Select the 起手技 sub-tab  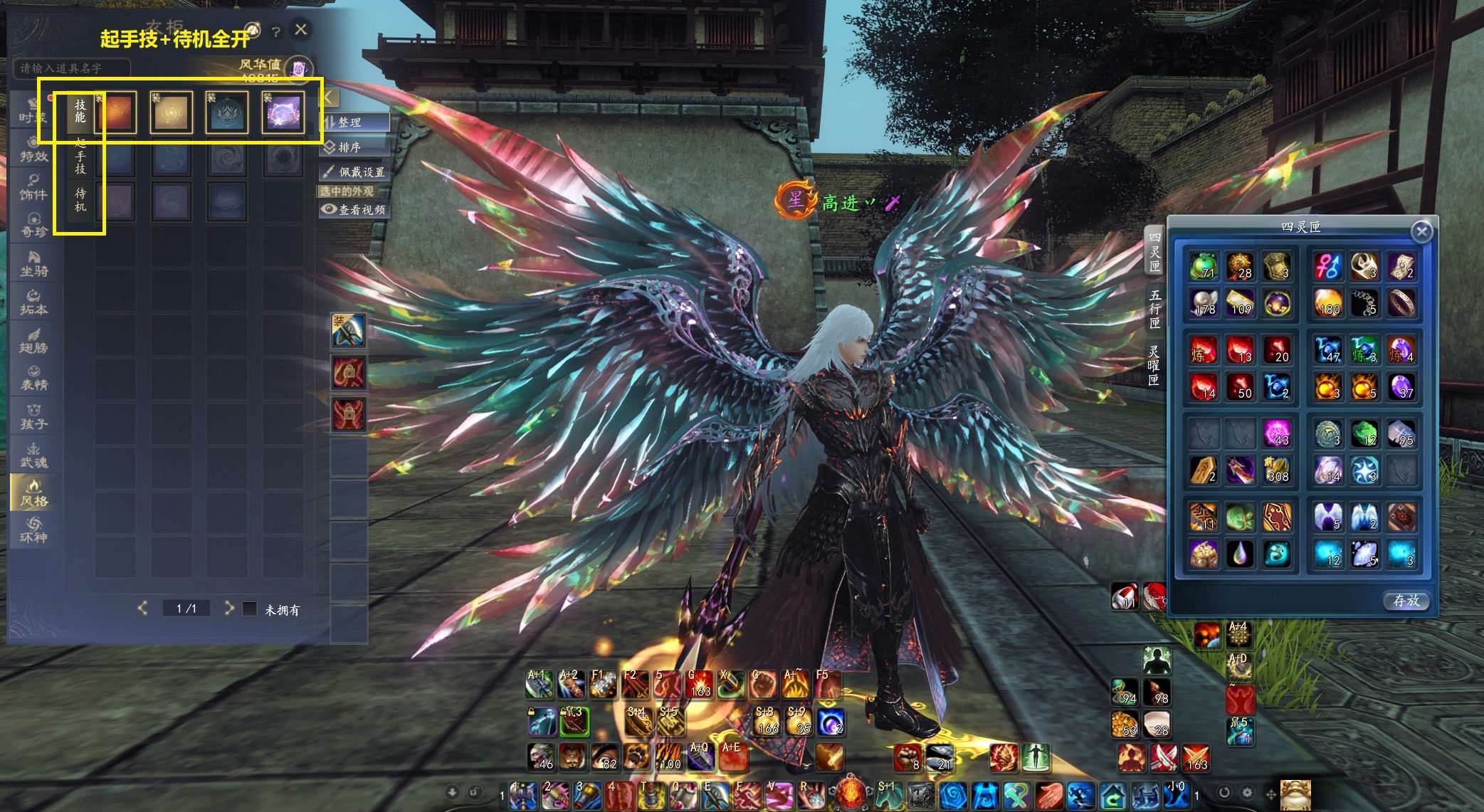tap(80, 156)
